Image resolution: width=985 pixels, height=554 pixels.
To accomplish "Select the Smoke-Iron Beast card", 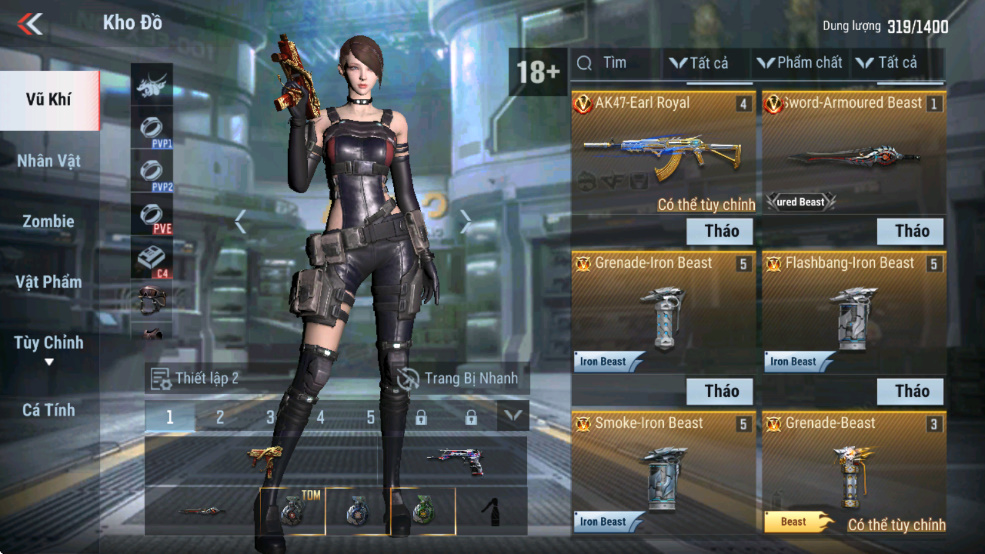I will coord(662,470).
